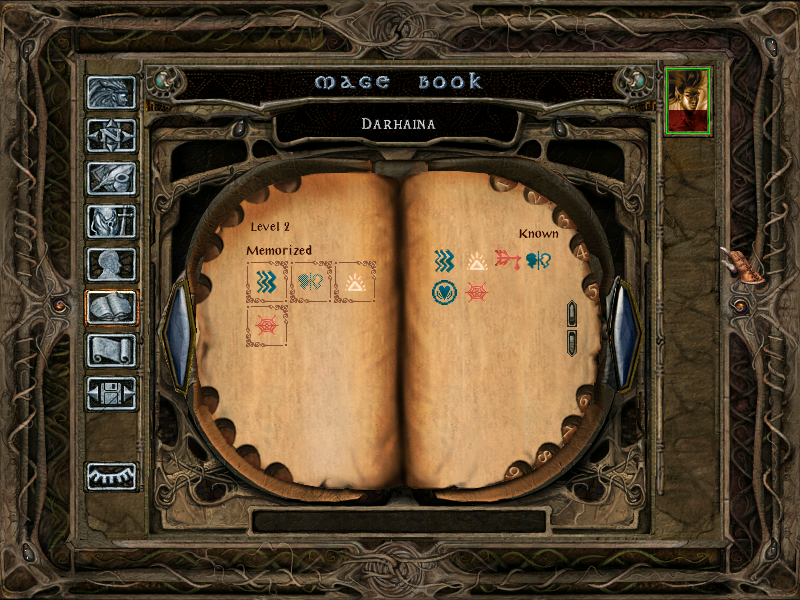Memorize the known red web spell
Image resolution: width=800 pixels, height=600 pixels.
pyautogui.click(x=476, y=293)
